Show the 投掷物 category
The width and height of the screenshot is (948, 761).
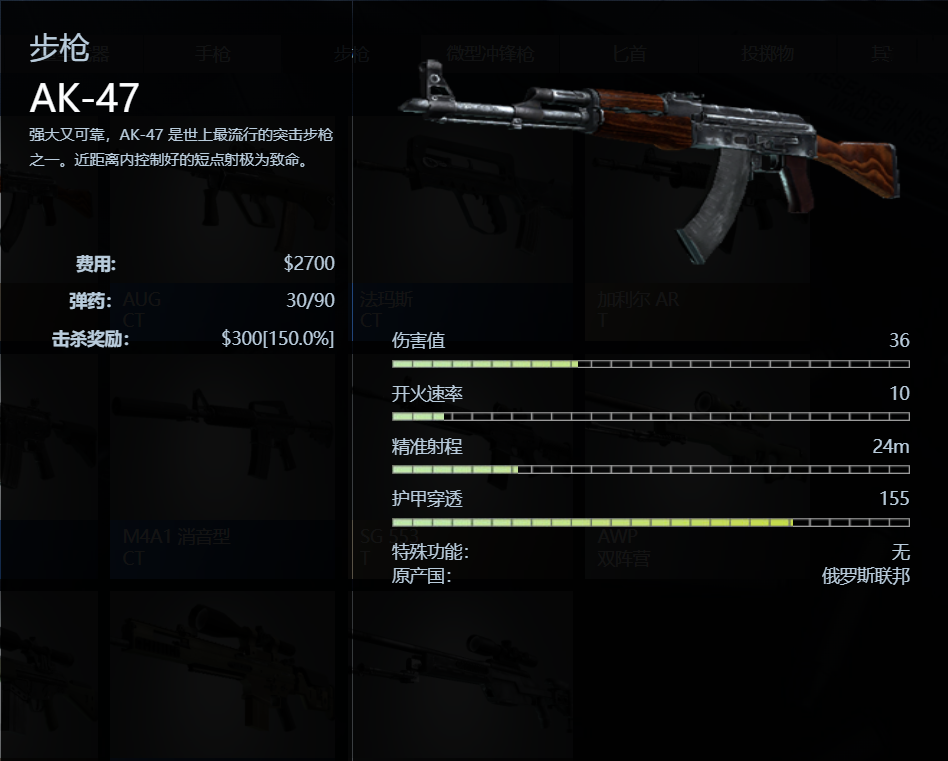click(767, 54)
